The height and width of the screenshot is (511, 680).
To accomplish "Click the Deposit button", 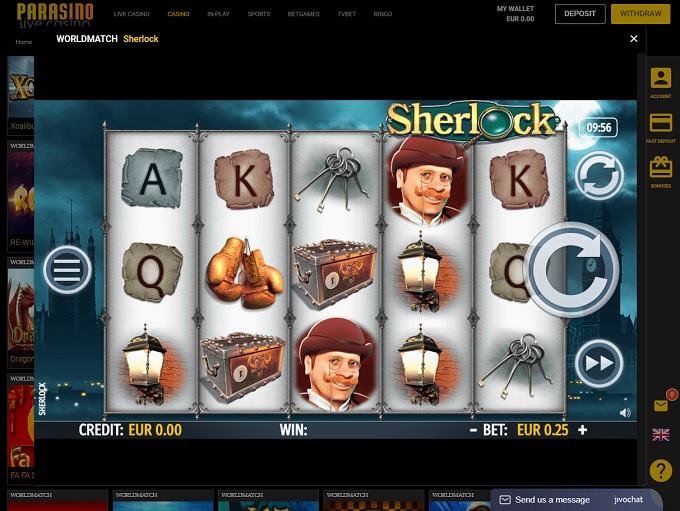I will pyautogui.click(x=580, y=14).
